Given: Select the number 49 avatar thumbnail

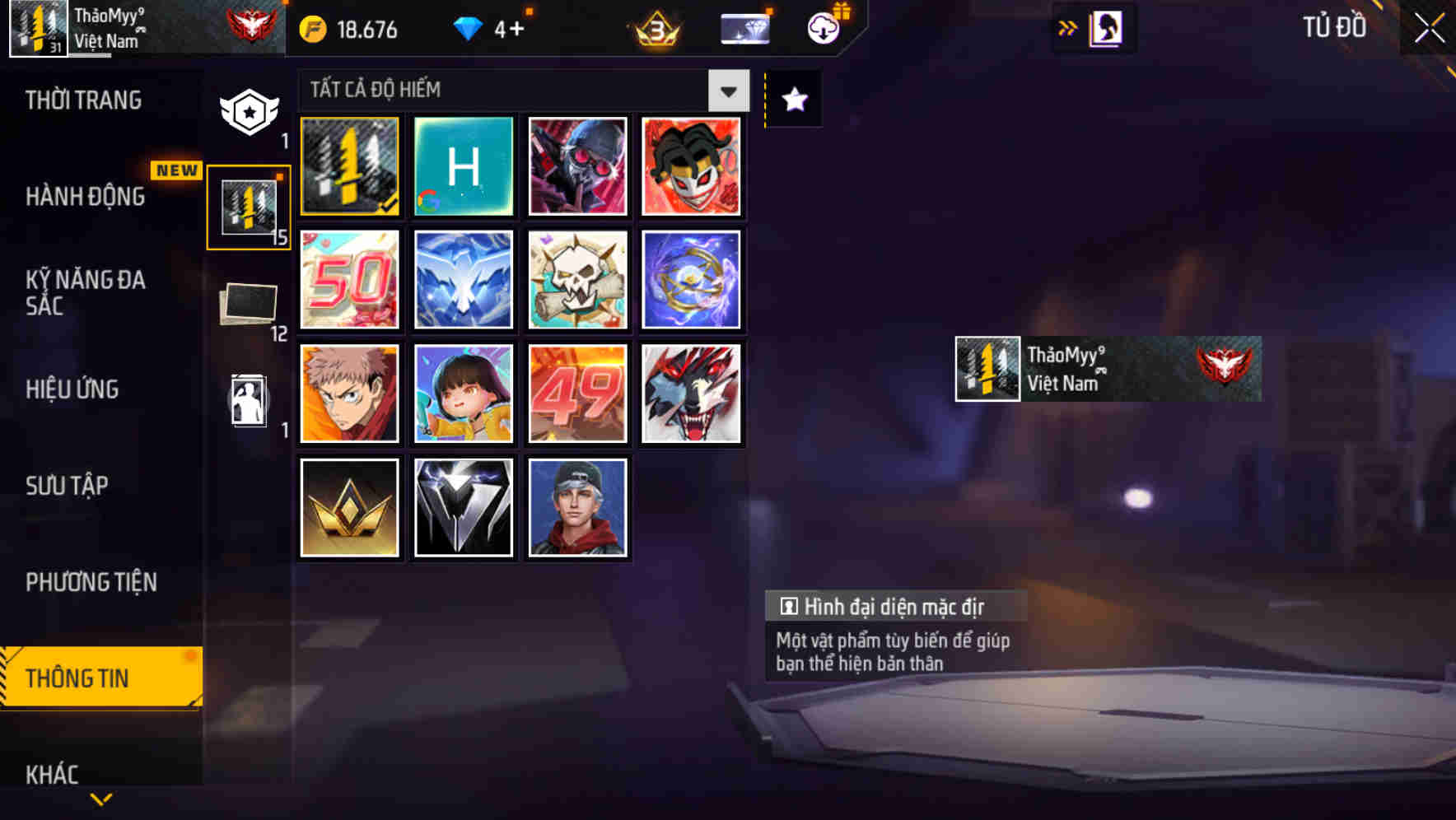Looking at the screenshot, I should click(576, 394).
